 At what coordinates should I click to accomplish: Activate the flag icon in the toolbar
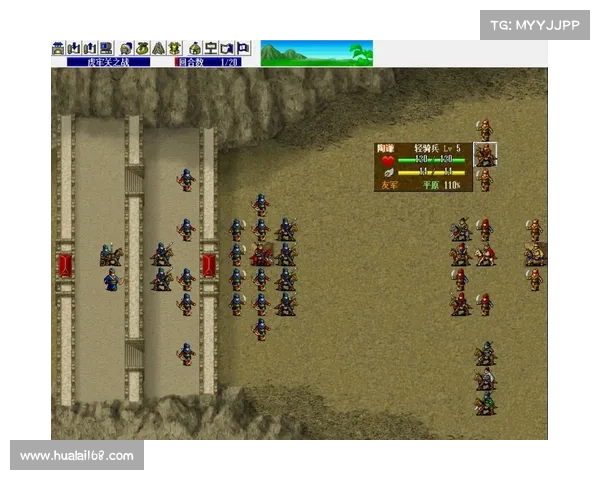pos(243,48)
